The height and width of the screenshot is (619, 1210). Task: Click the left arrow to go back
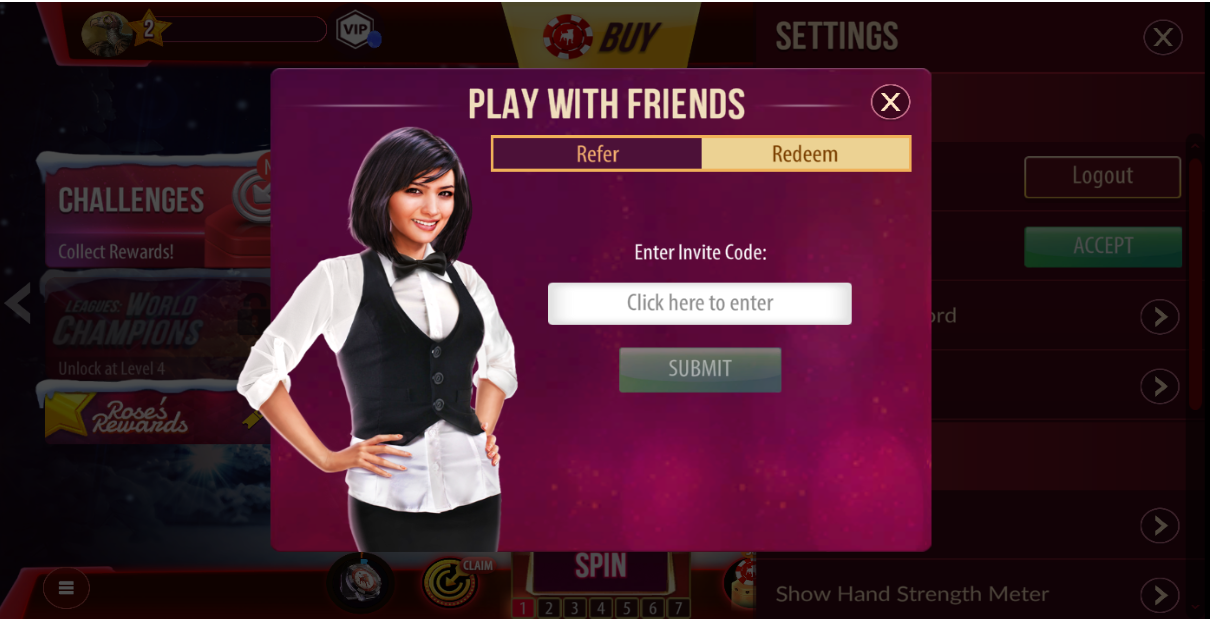[x=18, y=302]
